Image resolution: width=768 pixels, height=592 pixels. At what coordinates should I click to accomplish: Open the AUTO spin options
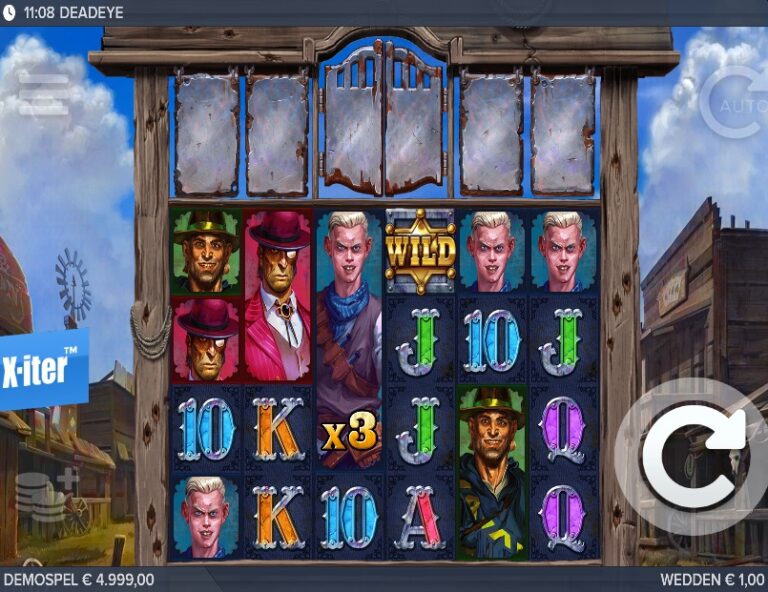pyautogui.click(x=735, y=101)
